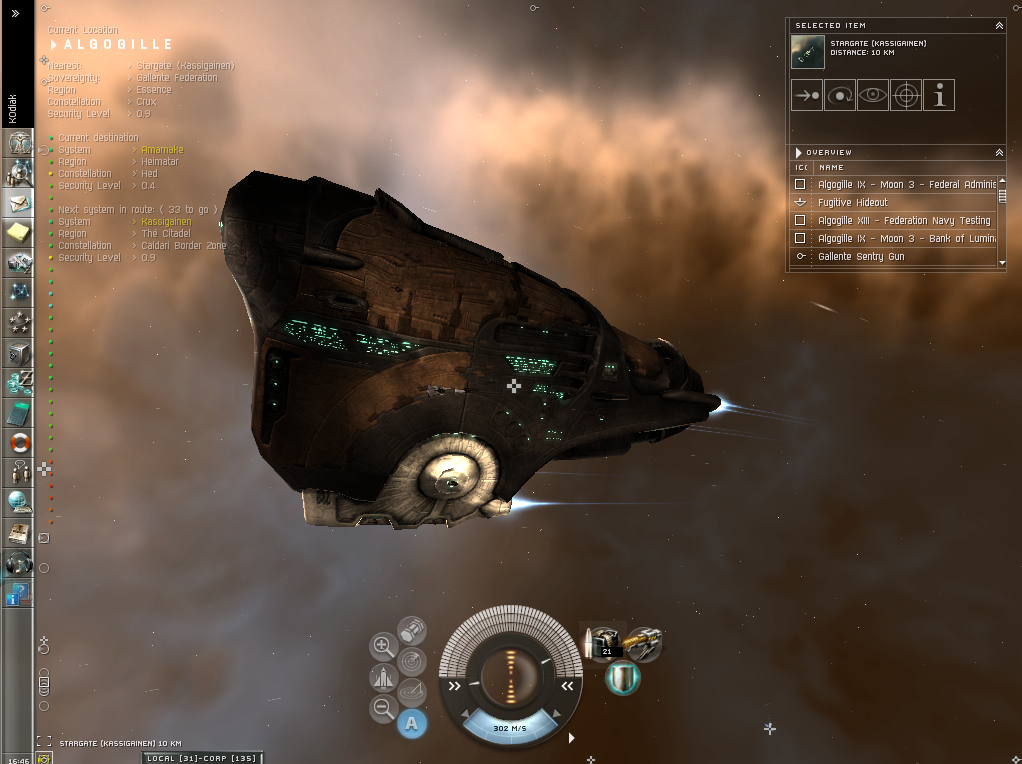This screenshot has height=764, width=1022.
Task: Click the Orbit button for the stargate
Action: click(840, 95)
